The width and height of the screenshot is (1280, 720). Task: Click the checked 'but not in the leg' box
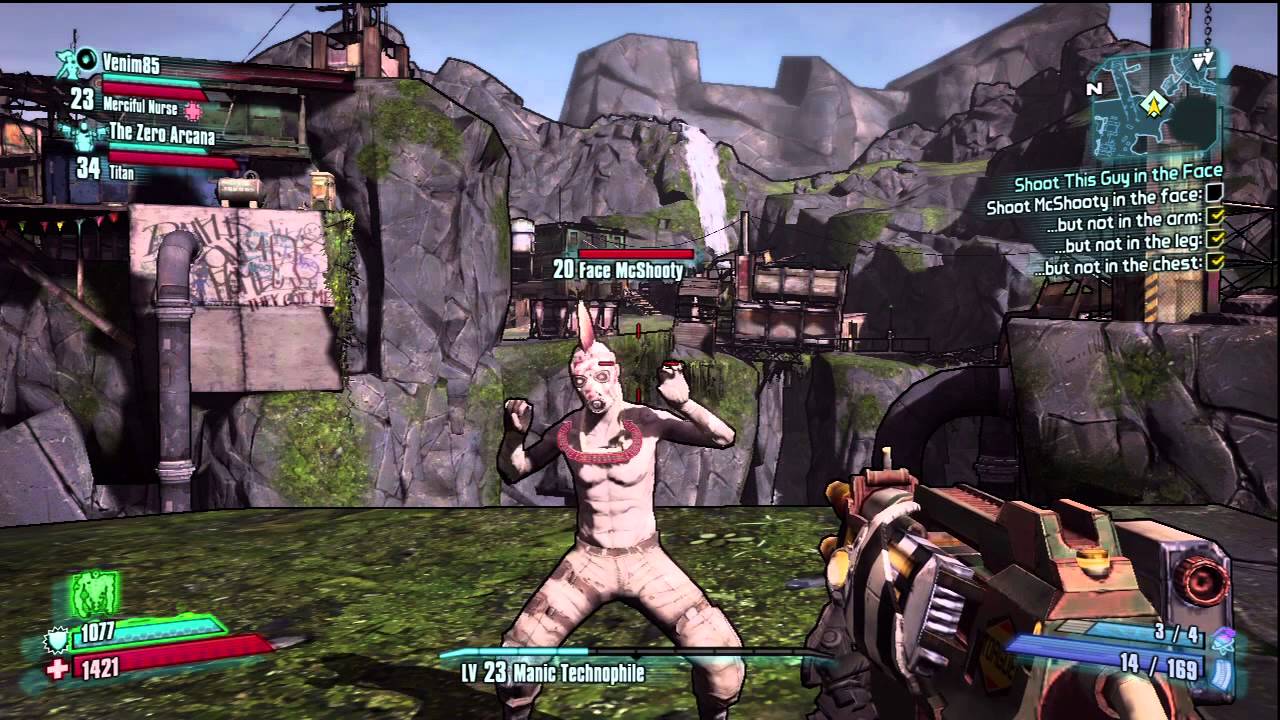point(1216,240)
